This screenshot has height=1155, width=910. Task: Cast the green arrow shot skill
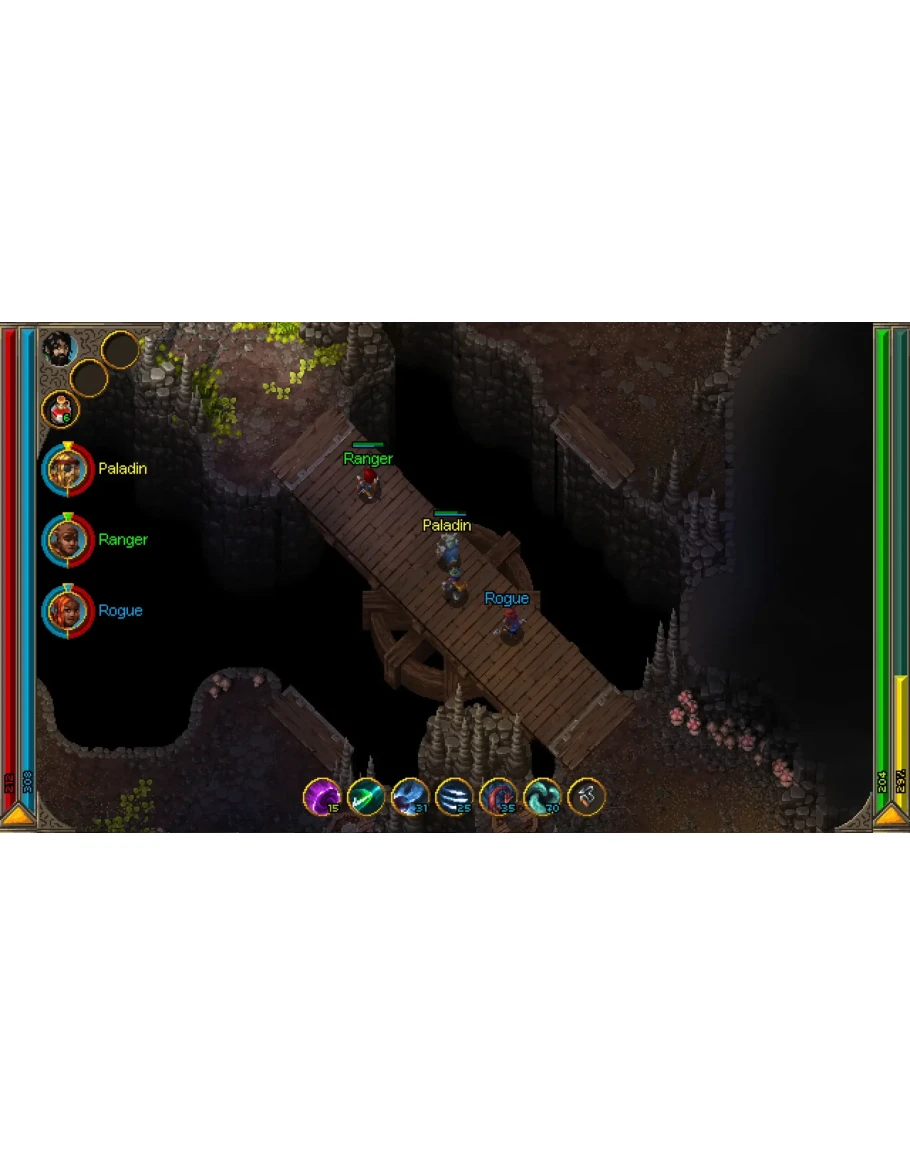[366, 796]
